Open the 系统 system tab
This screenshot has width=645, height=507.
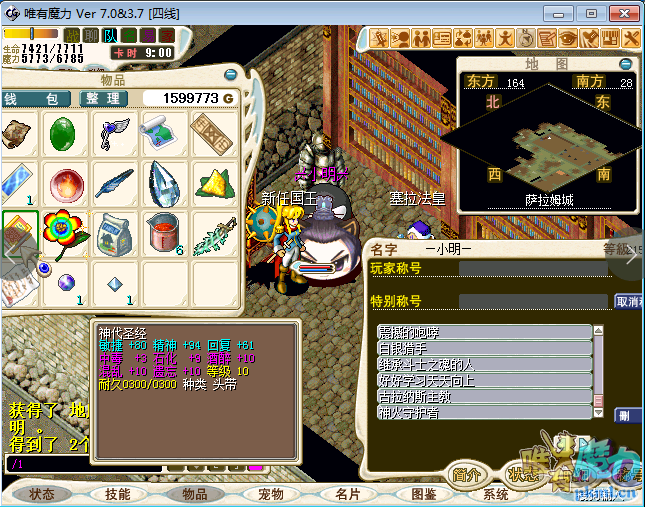(x=496, y=494)
